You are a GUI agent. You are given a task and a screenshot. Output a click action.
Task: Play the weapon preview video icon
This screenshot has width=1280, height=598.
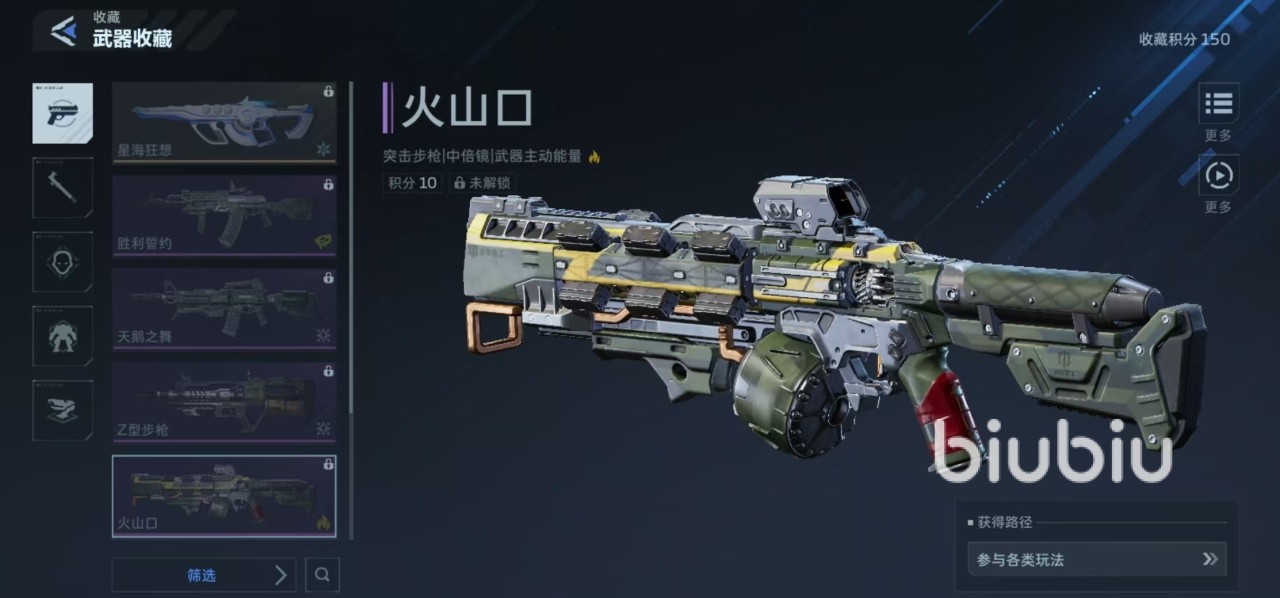1218,176
